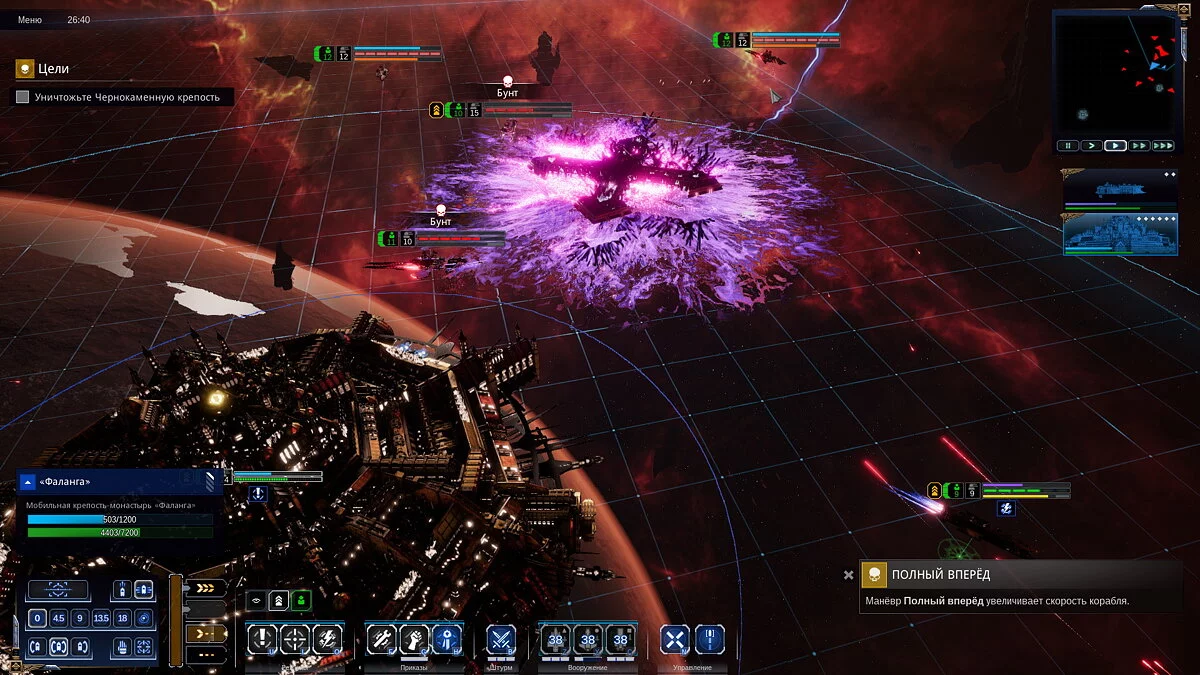Pause the battle speed
The image size is (1200, 675).
[x=1068, y=146]
